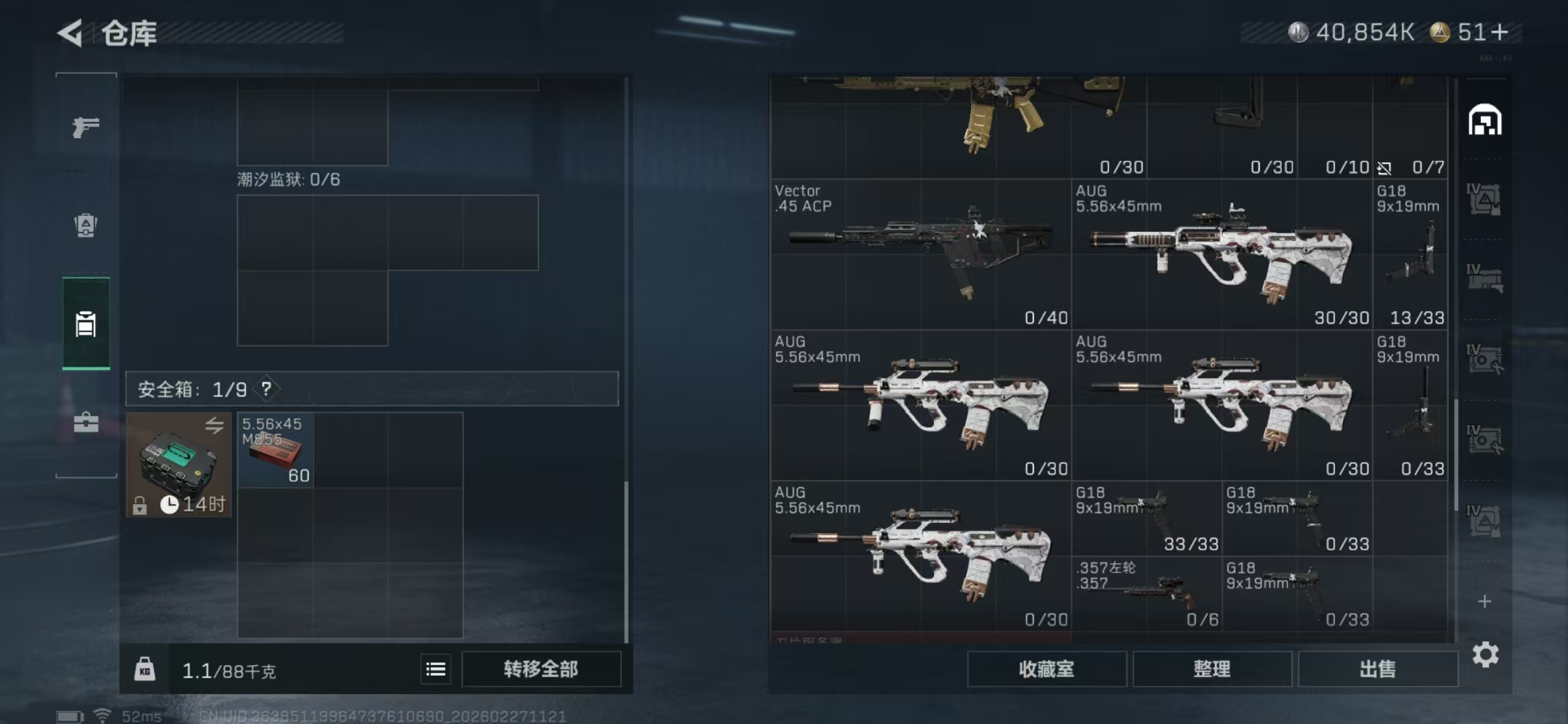The height and width of the screenshot is (724, 1568).
Task: Click the list view icon beside the weight display
Action: 435,668
